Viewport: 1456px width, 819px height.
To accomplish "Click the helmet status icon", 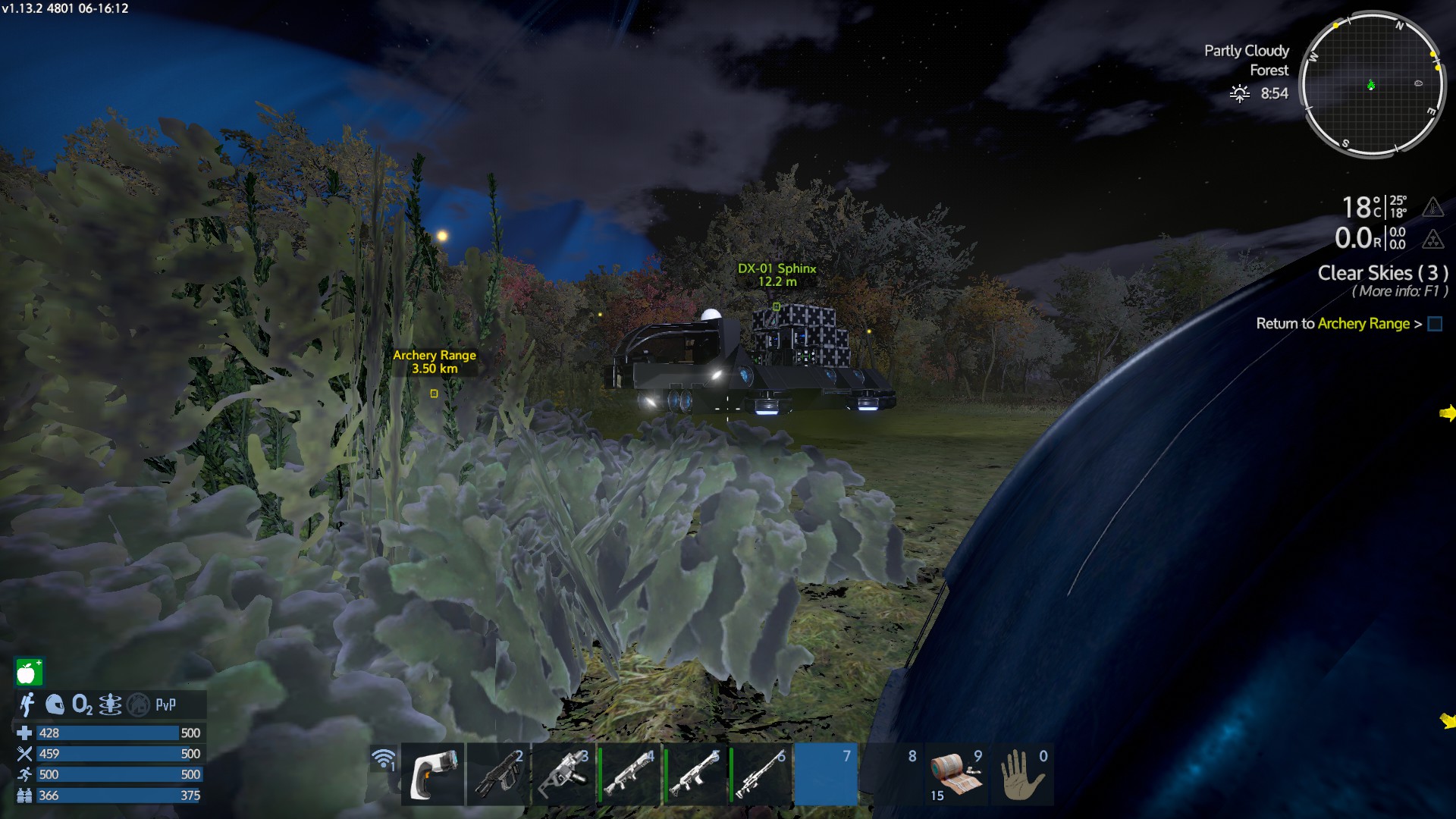I will [x=55, y=704].
